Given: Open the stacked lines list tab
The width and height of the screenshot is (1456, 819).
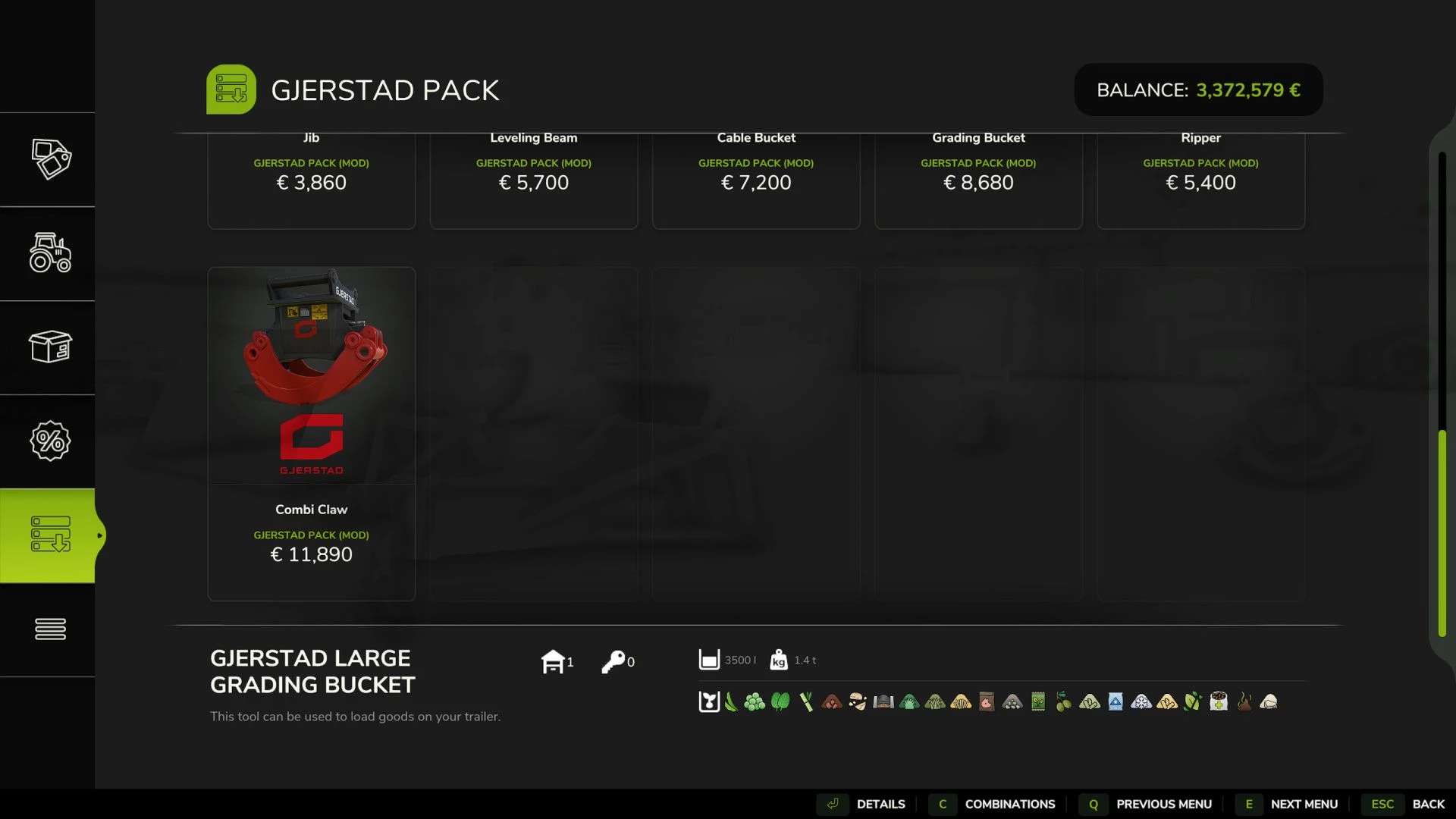Looking at the screenshot, I should point(50,629).
